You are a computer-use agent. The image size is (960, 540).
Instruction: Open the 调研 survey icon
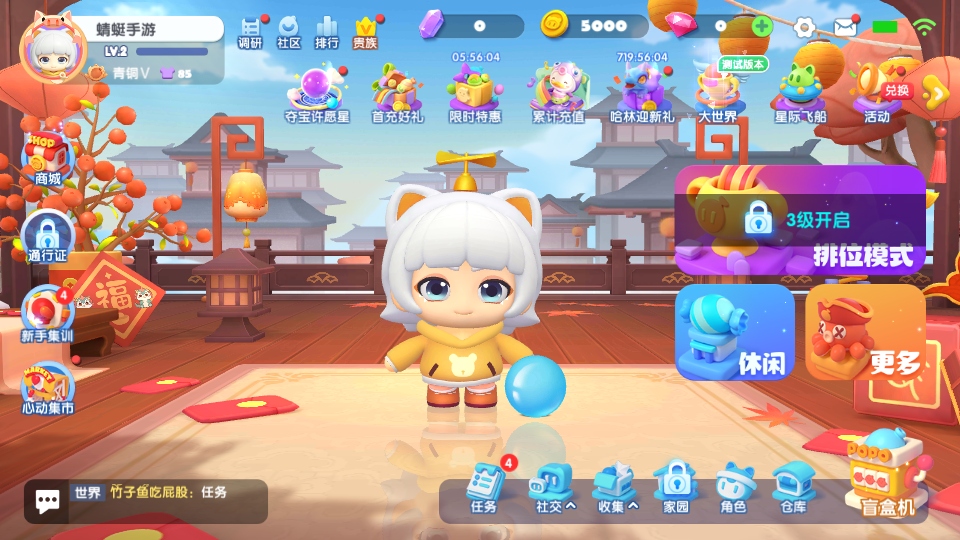(x=250, y=31)
